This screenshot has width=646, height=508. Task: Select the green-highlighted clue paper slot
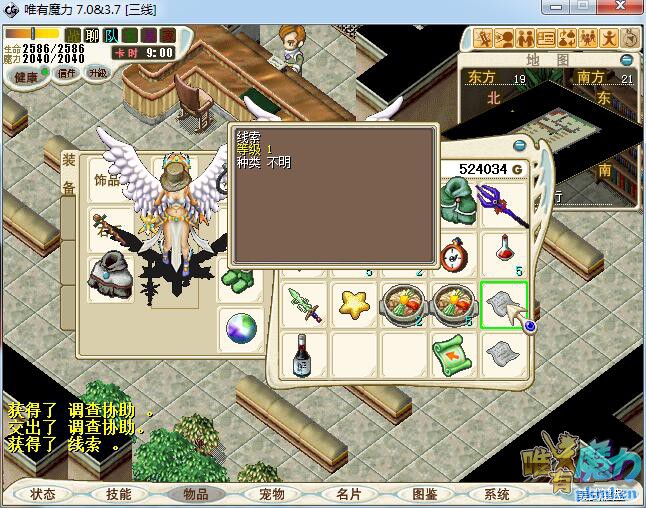pyautogui.click(x=504, y=304)
